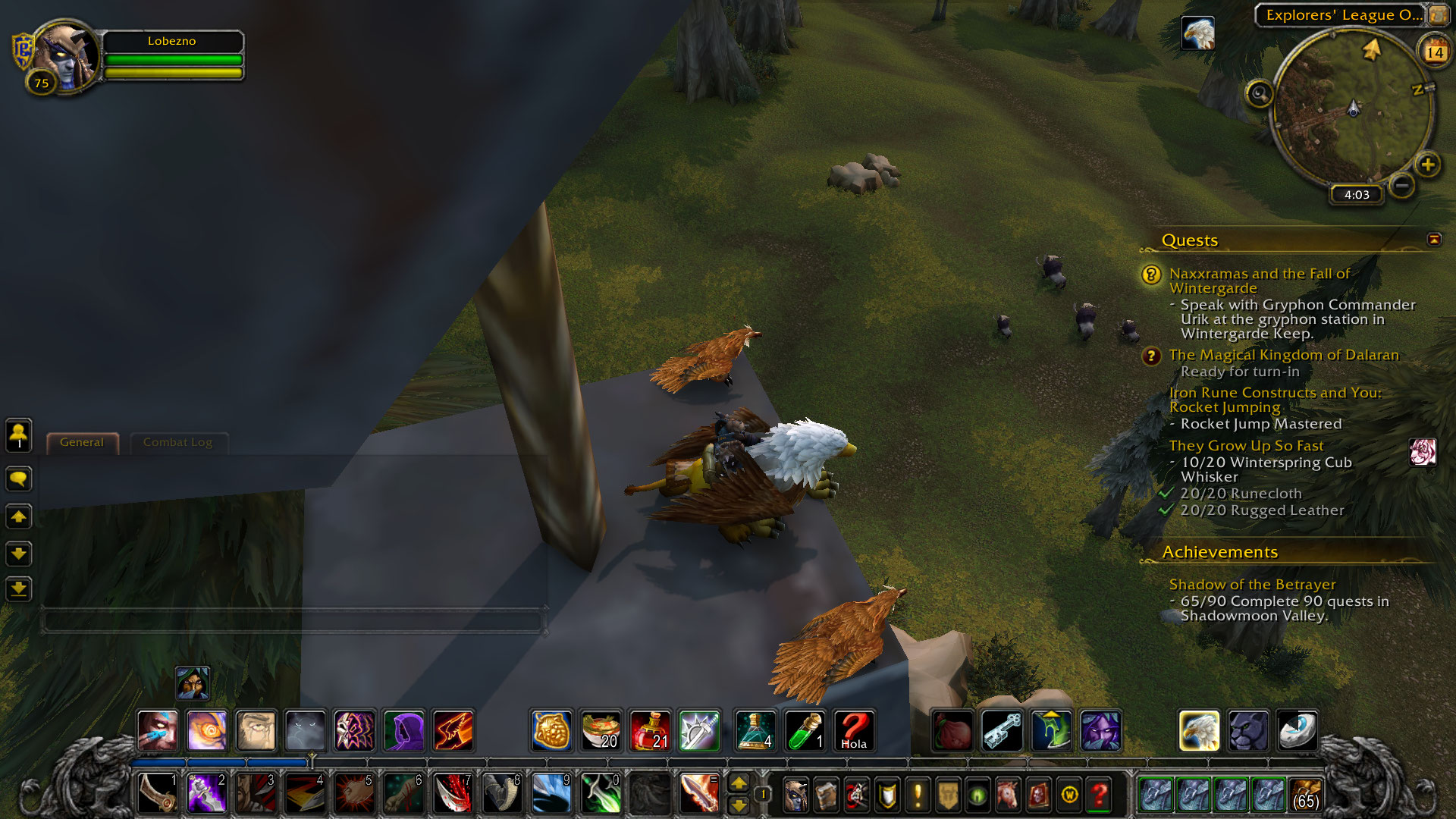The image size is (1456, 819).
Task: Zoom in the minimap with the plus button
Action: (x=1427, y=165)
